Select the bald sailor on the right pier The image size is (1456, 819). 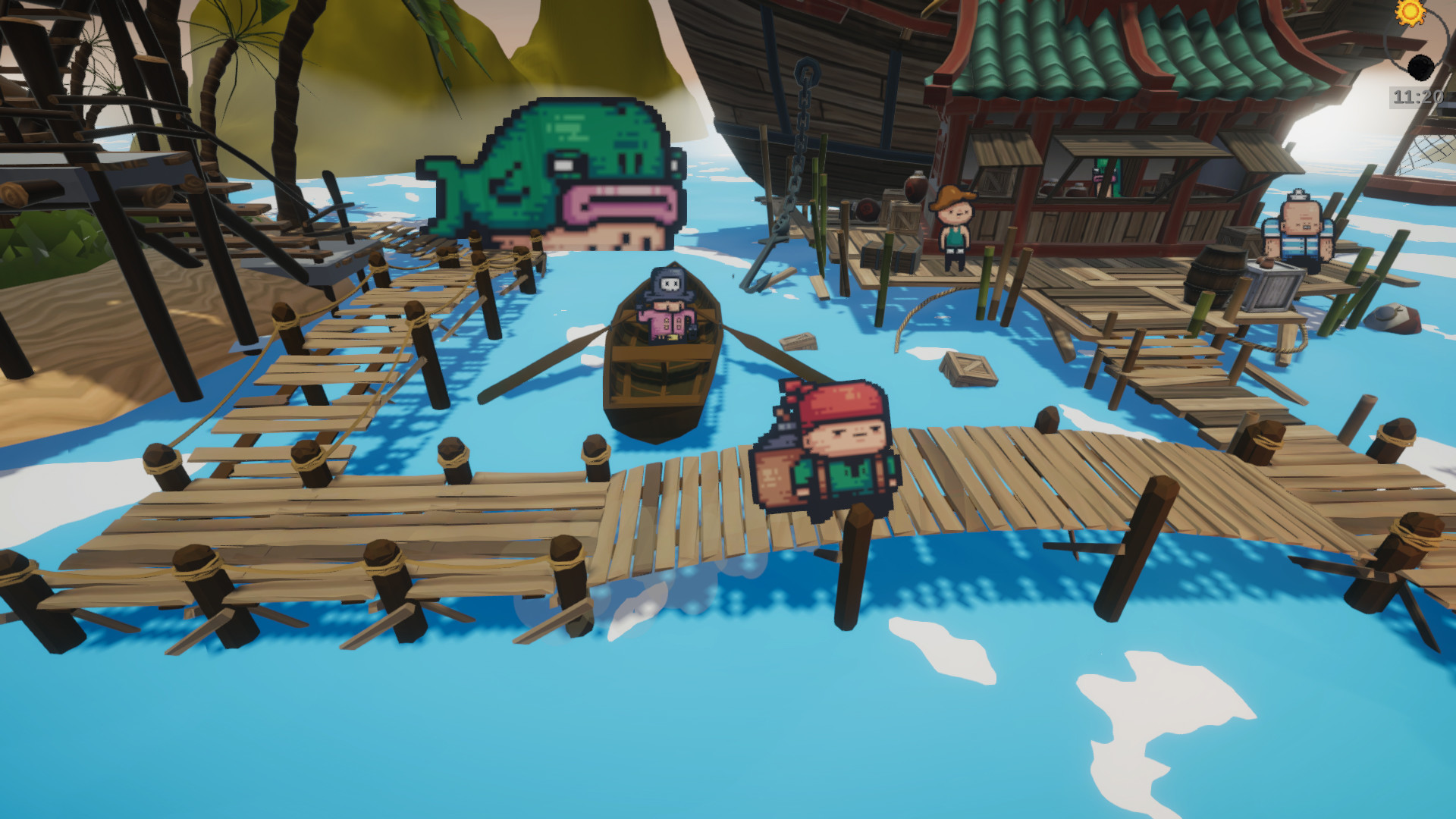(1301, 227)
